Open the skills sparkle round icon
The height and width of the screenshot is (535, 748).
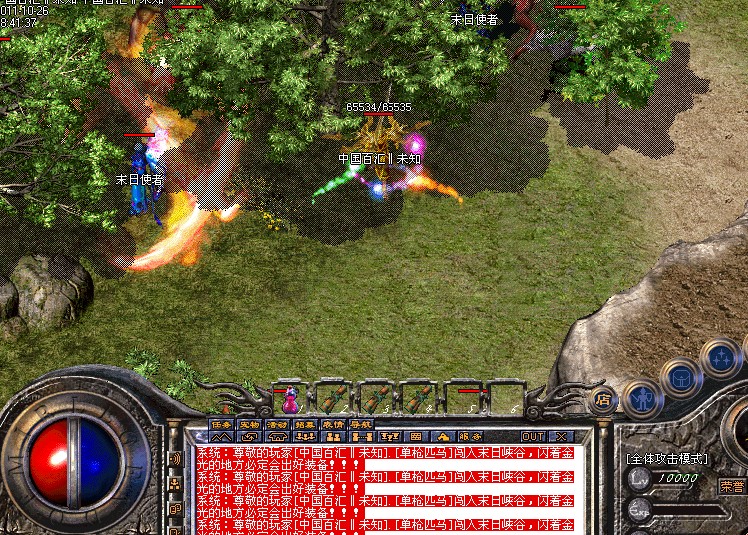[x=718, y=357]
